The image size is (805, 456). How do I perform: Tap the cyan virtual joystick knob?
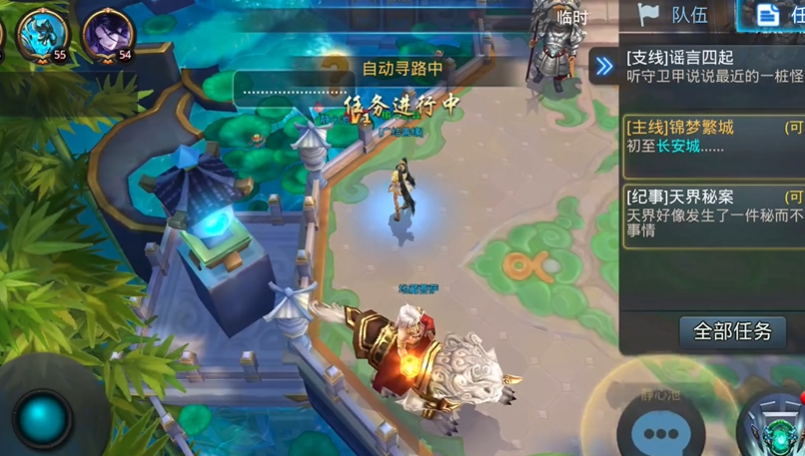[x=42, y=418]
